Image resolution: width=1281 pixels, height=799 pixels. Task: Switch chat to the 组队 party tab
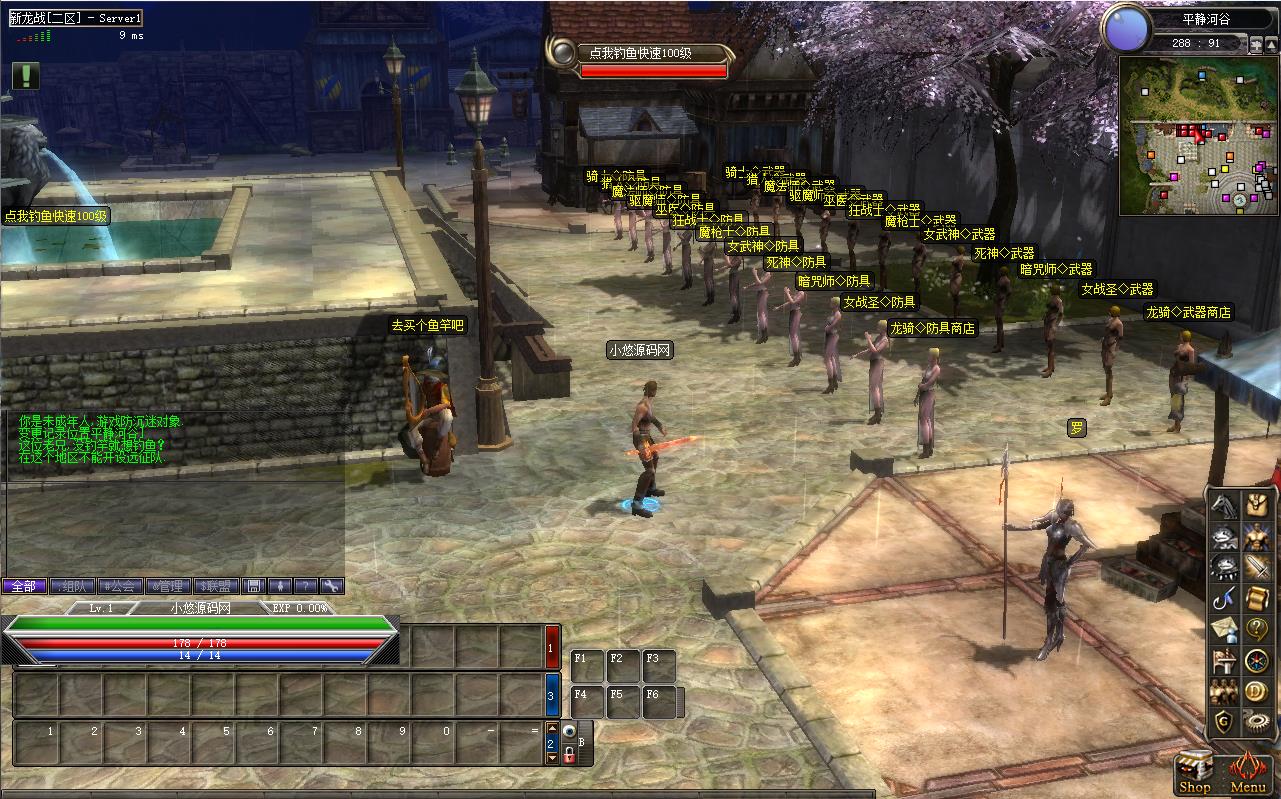point(72,586)
